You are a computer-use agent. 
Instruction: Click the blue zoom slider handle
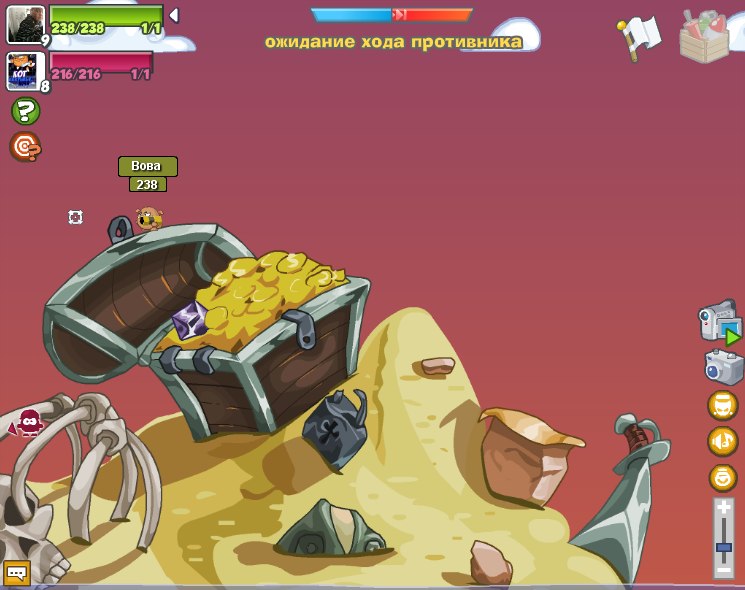[724, 547]
